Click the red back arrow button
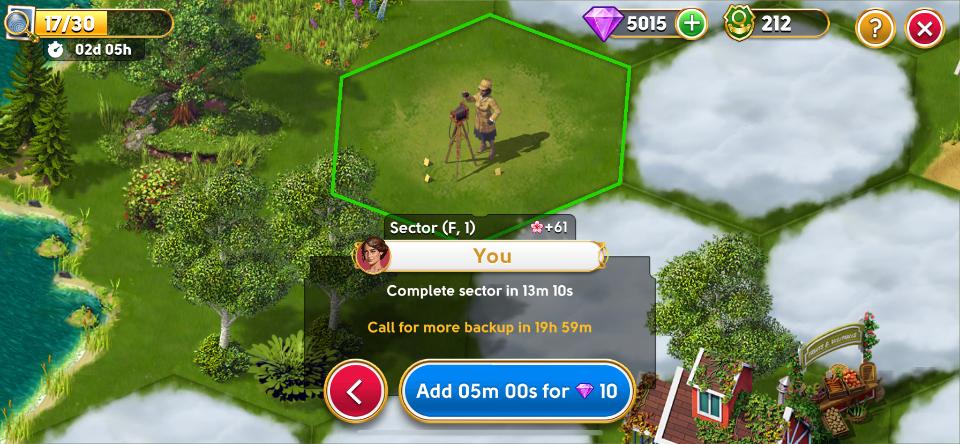The image size is (960, 444). click(x=355, y=391)
